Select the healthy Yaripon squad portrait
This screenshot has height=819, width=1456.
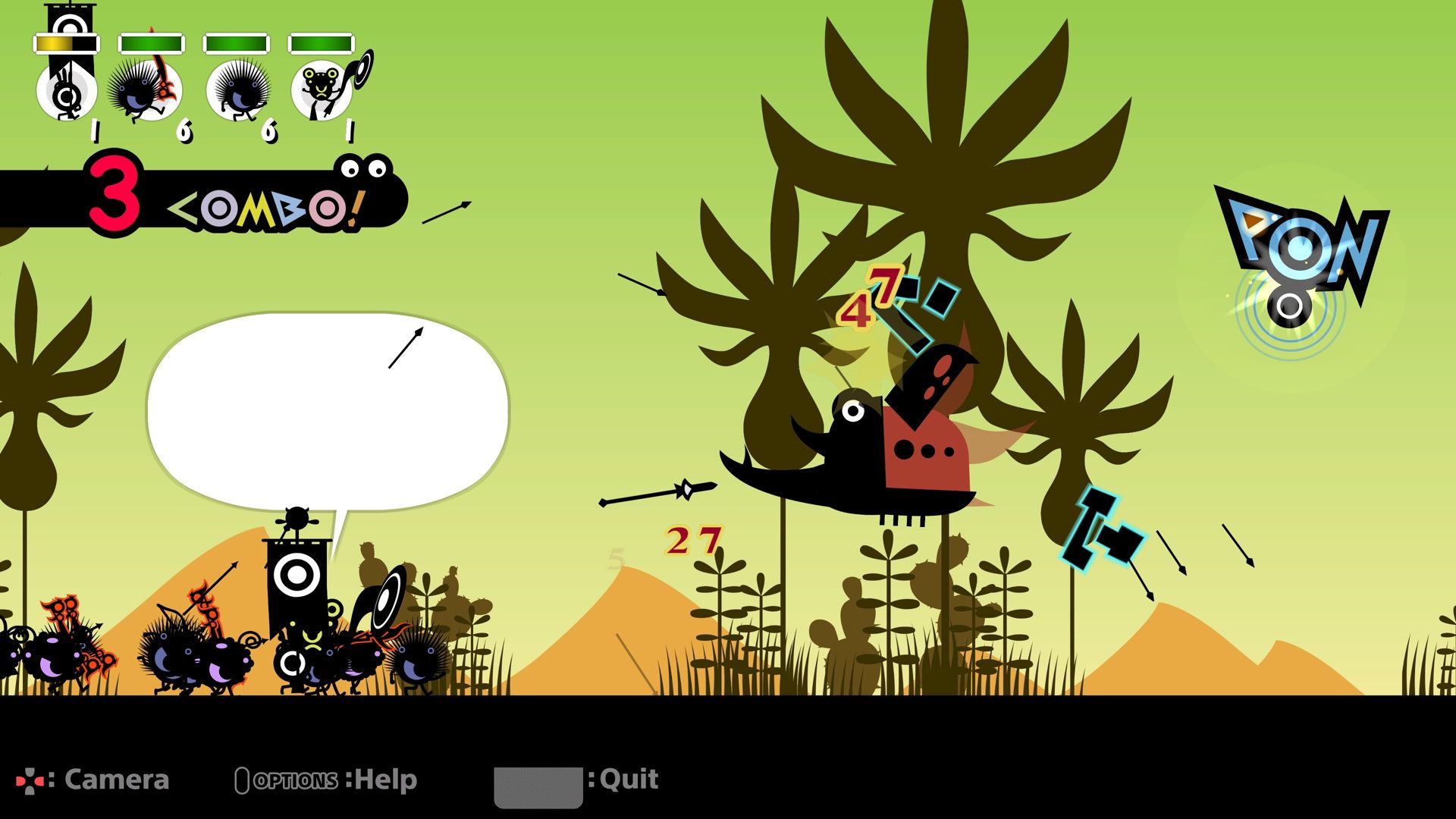237,89
